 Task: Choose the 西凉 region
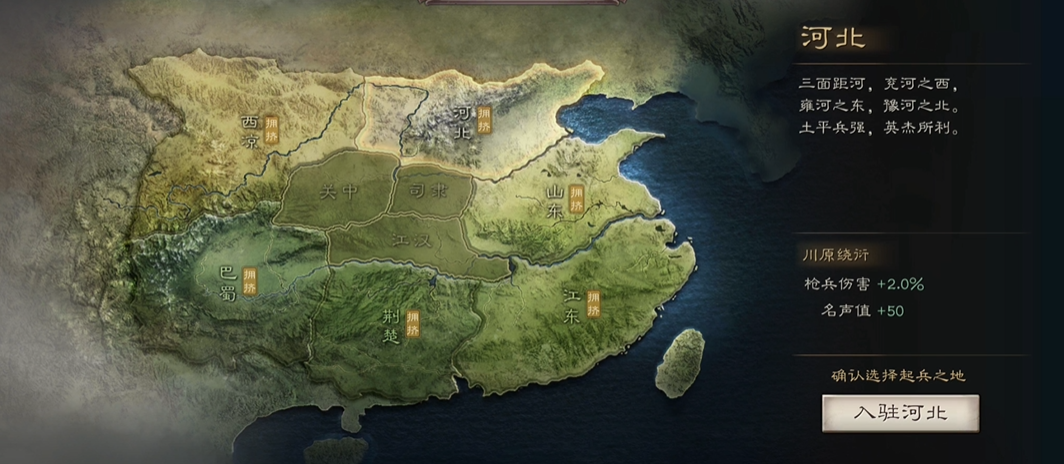(x=251, y=131)
